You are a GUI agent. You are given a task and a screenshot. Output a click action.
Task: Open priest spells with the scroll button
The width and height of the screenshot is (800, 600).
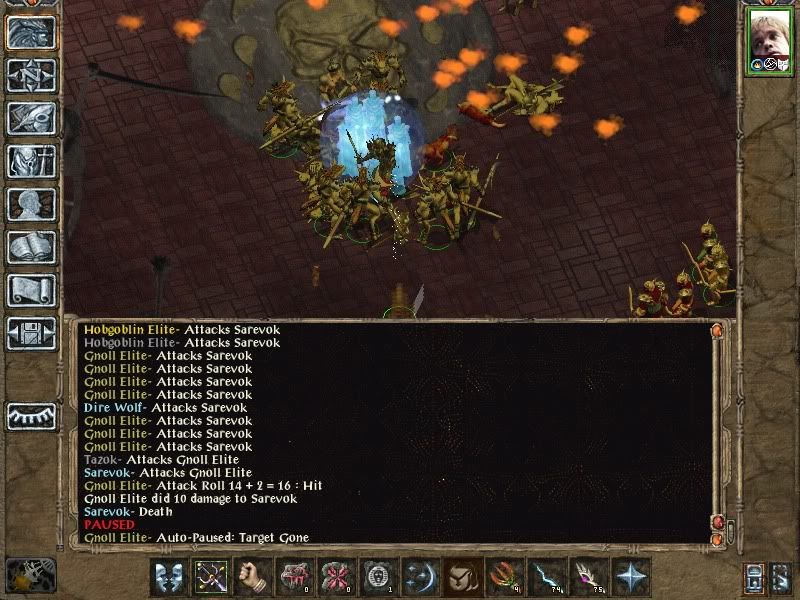pos(31,290)
